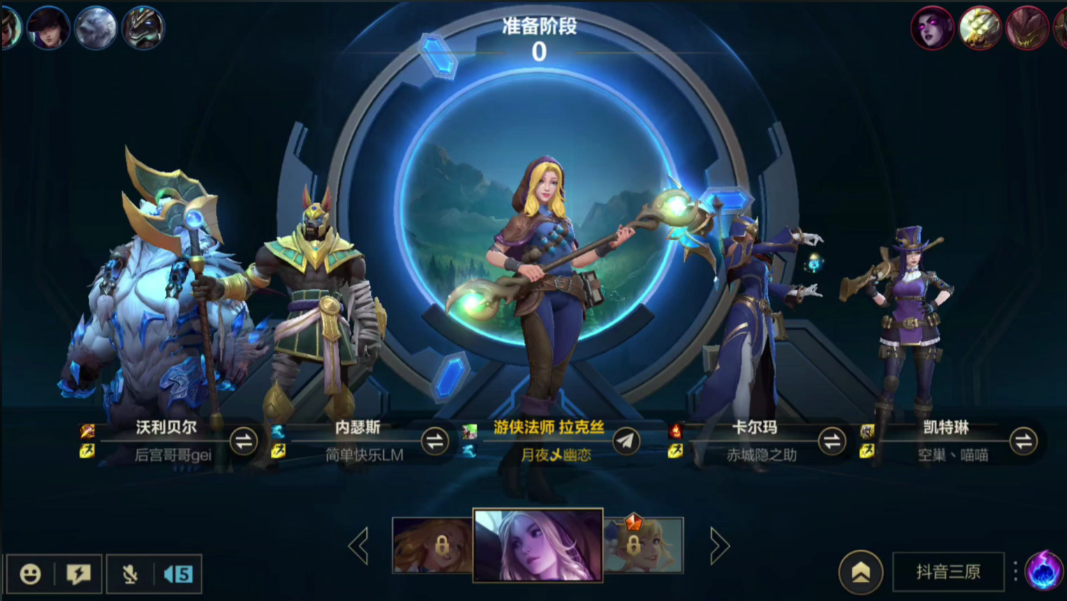Open the smiley emote menu
This screenshot has width=1067, height=601.
click(x=31, y=574)
